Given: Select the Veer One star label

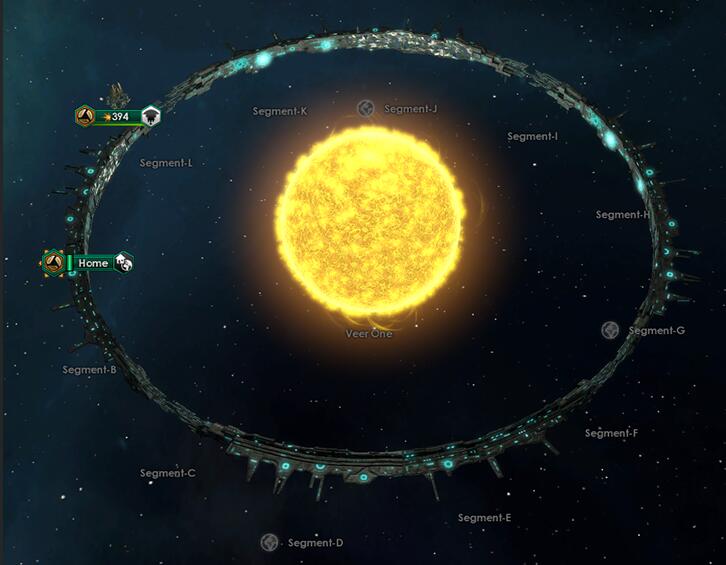Looking at the screenshot, I should tap(369, 334).
